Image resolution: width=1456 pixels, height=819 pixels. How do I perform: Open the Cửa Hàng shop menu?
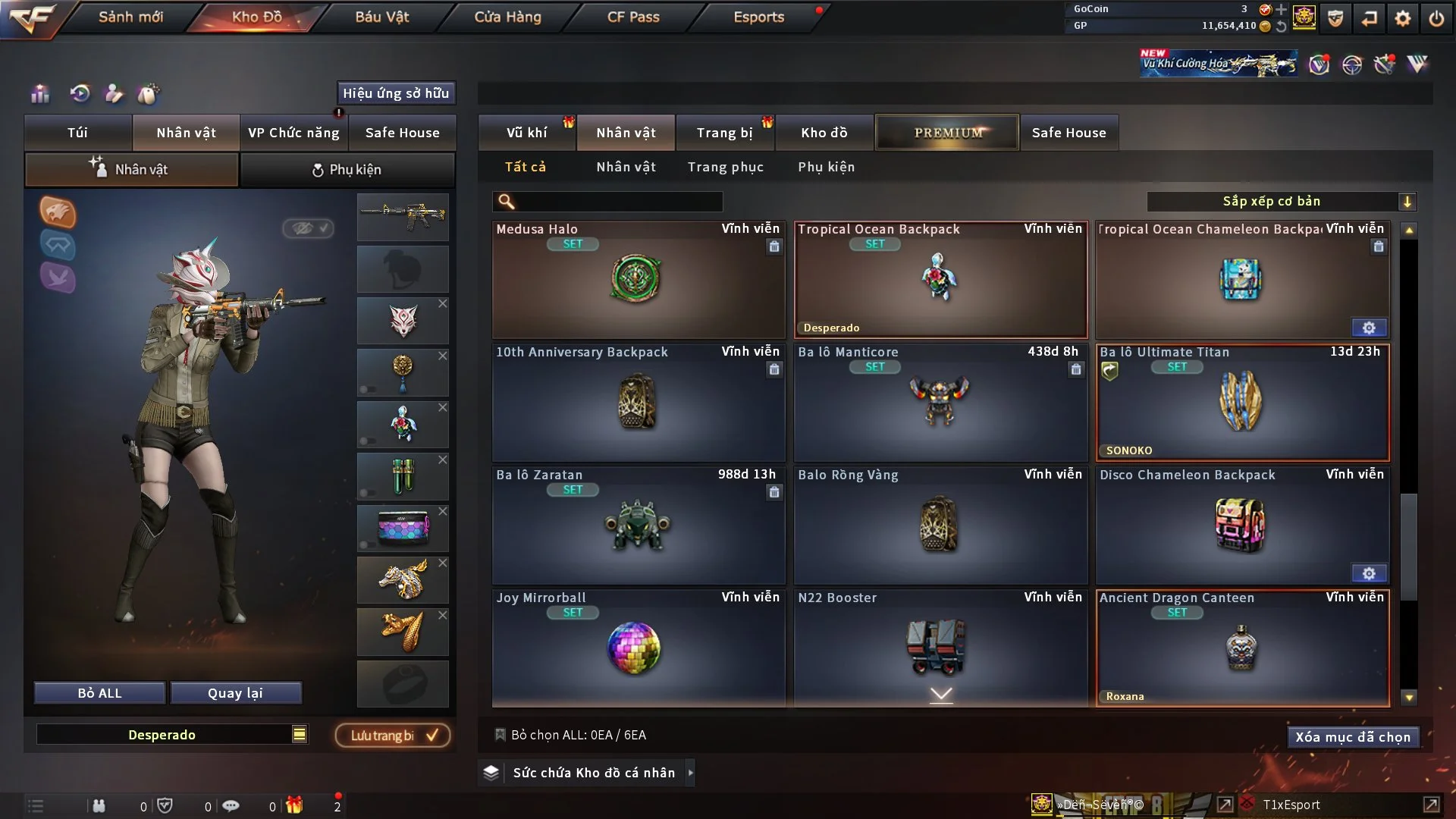click(507, 17)
